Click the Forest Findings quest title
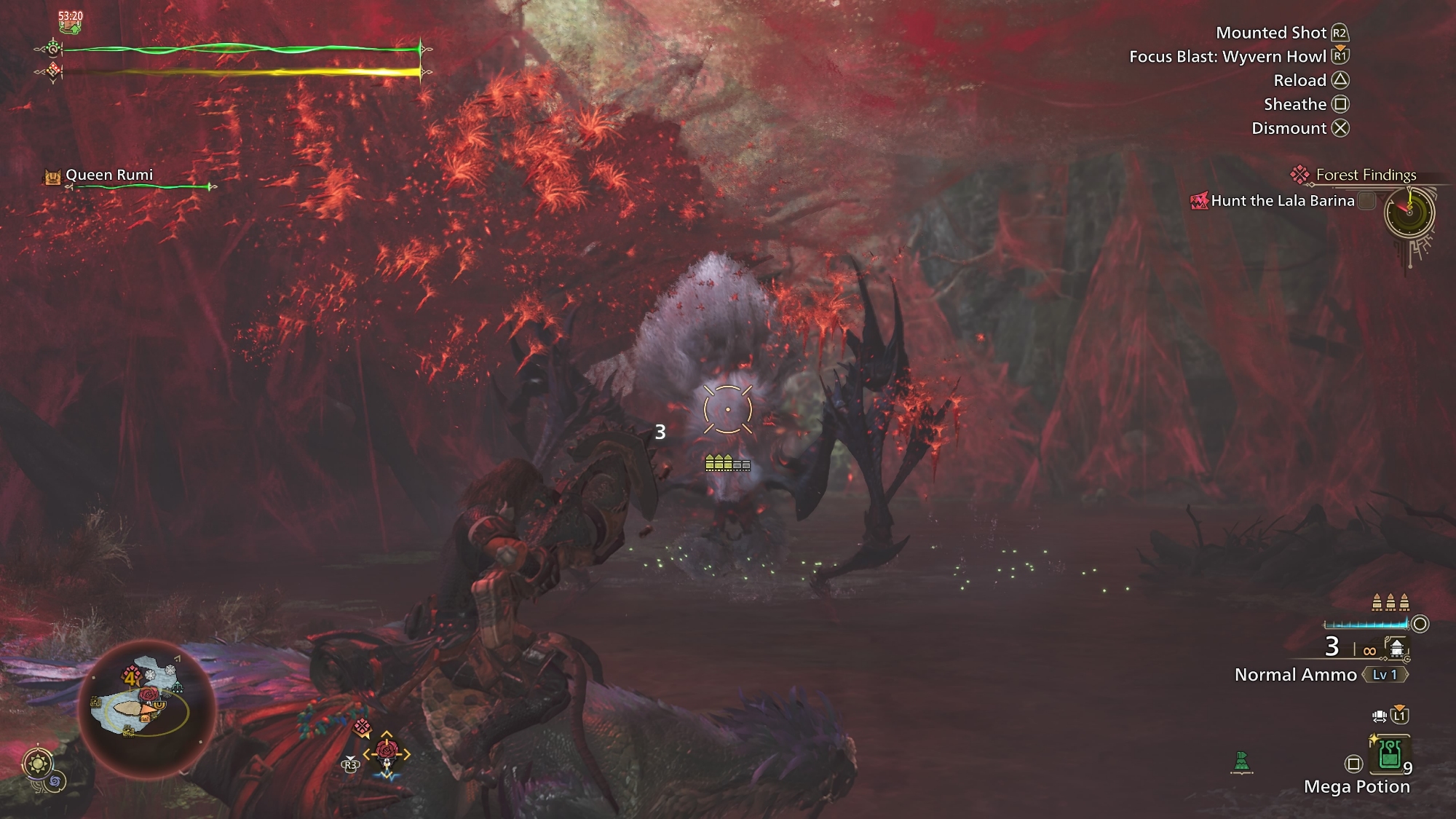 pyautogui.click(x=1366, y=175)
